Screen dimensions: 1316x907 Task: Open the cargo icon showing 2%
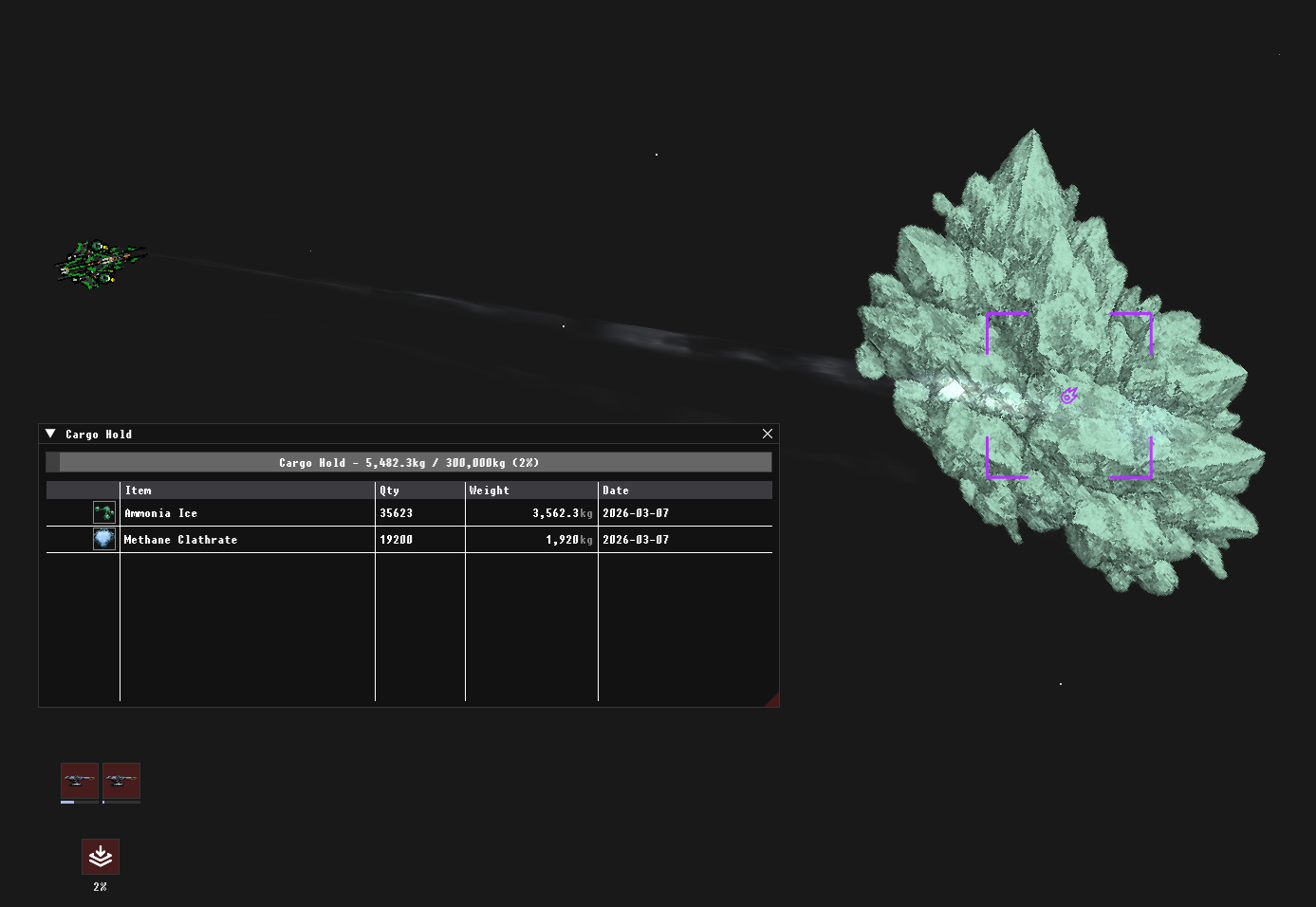point(101,857)
